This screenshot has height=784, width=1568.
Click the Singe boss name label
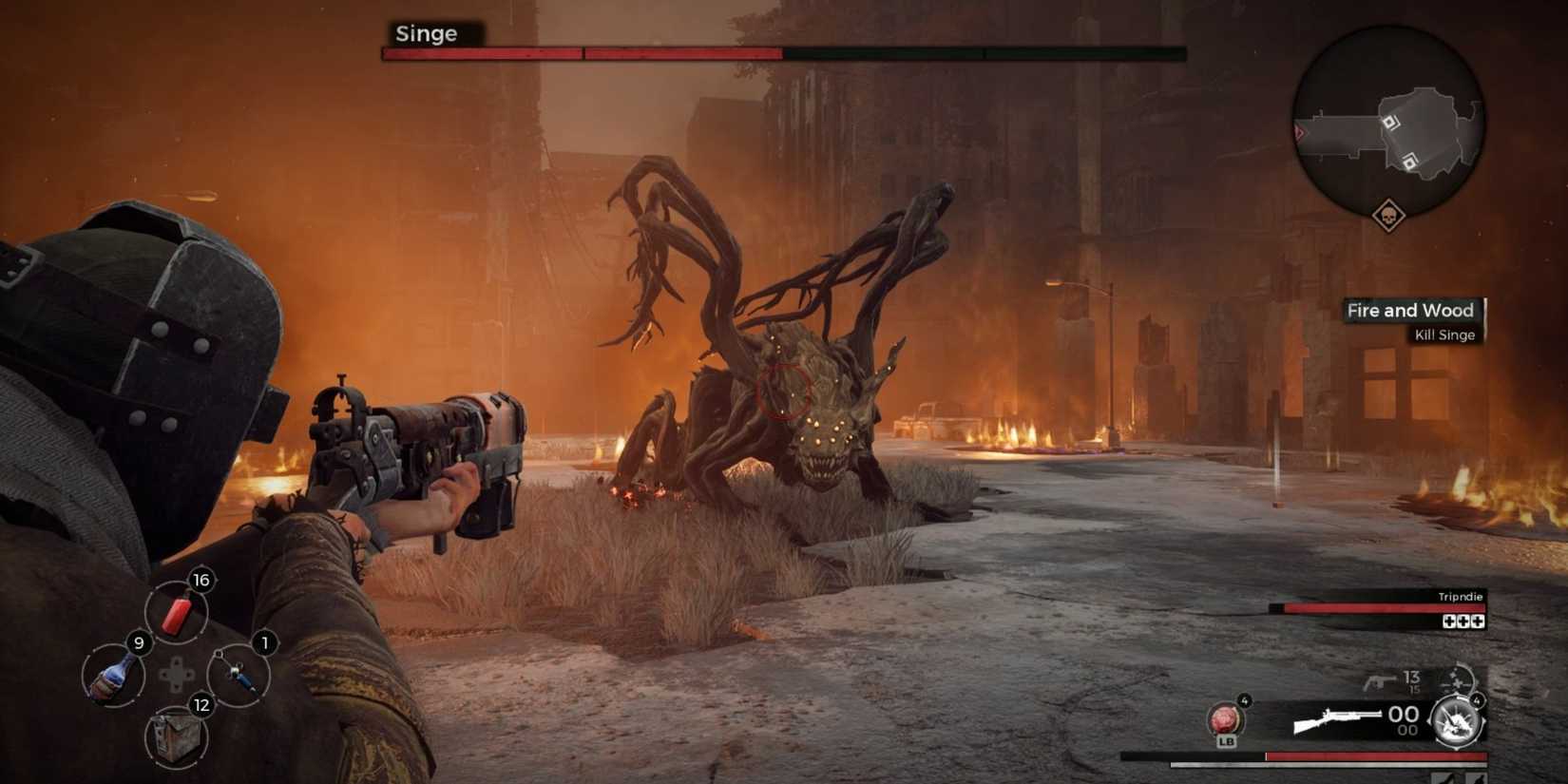426,34
